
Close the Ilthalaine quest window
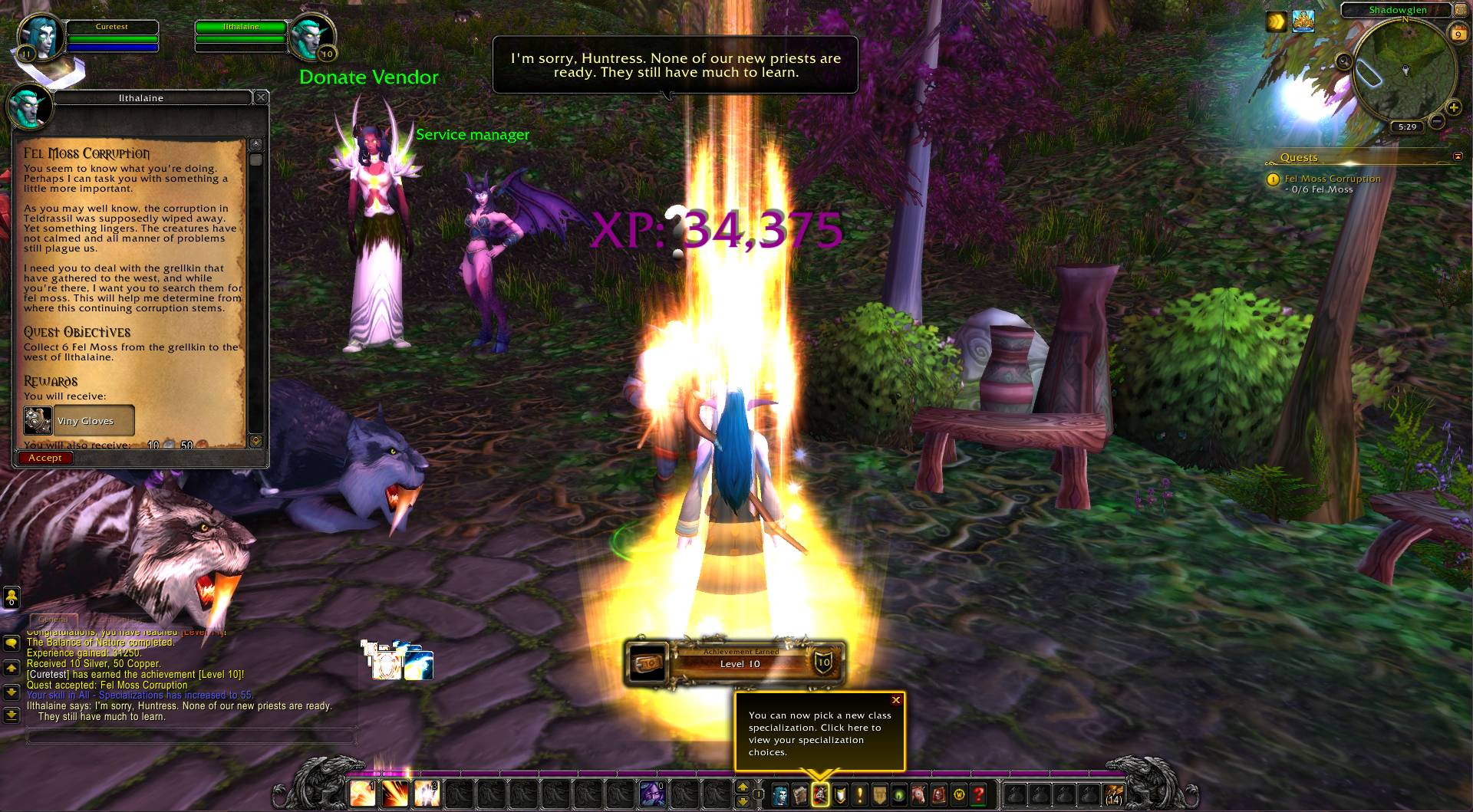(x=261, y=97)
